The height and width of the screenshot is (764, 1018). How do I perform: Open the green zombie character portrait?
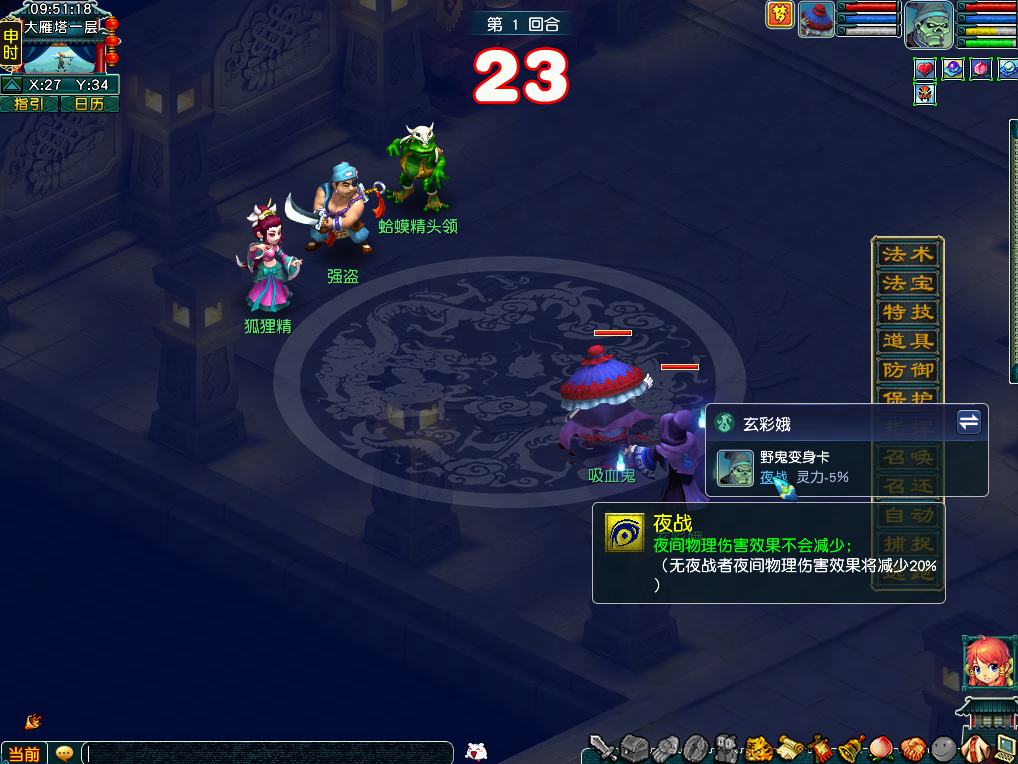coord(928,25)
